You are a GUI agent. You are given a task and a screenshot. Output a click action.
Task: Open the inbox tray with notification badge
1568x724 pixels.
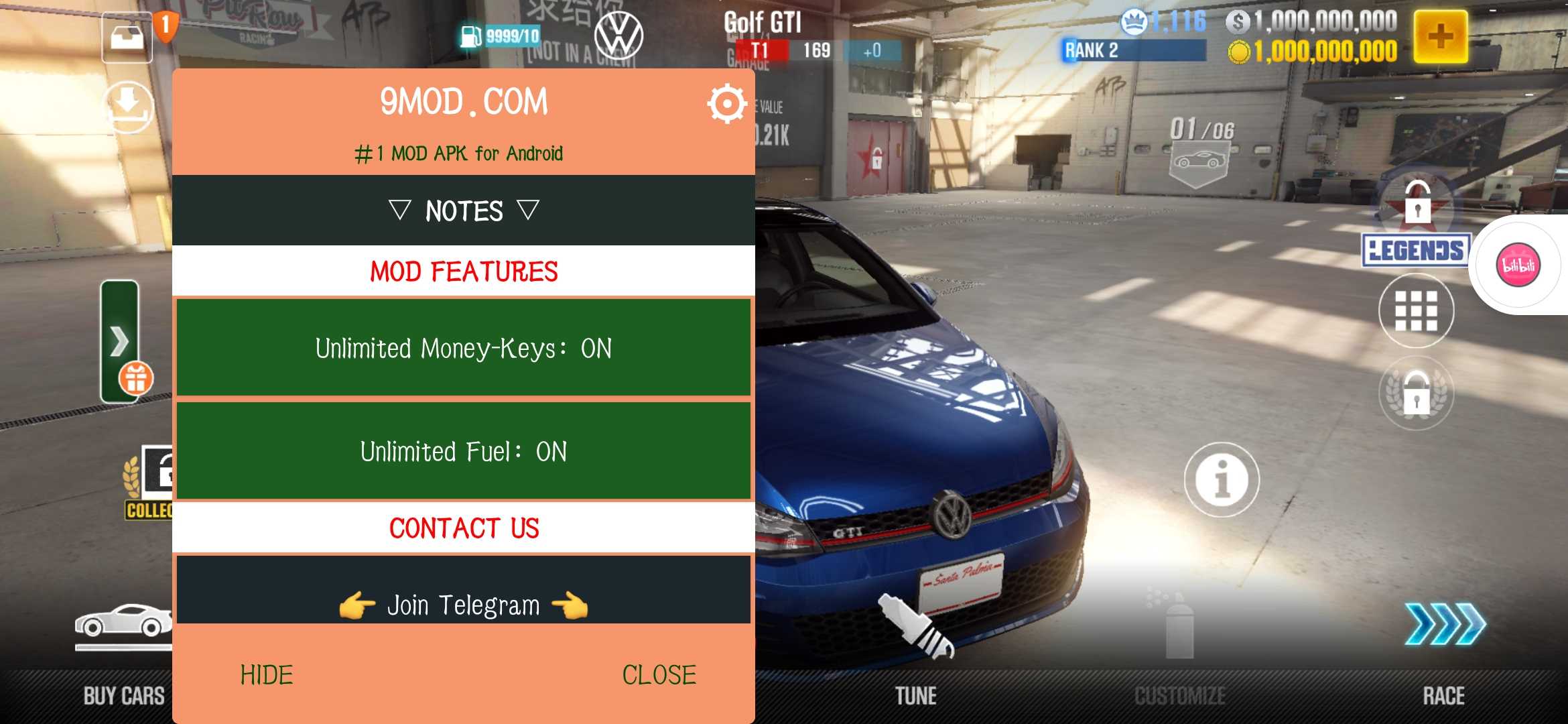(x=127, y=38)
